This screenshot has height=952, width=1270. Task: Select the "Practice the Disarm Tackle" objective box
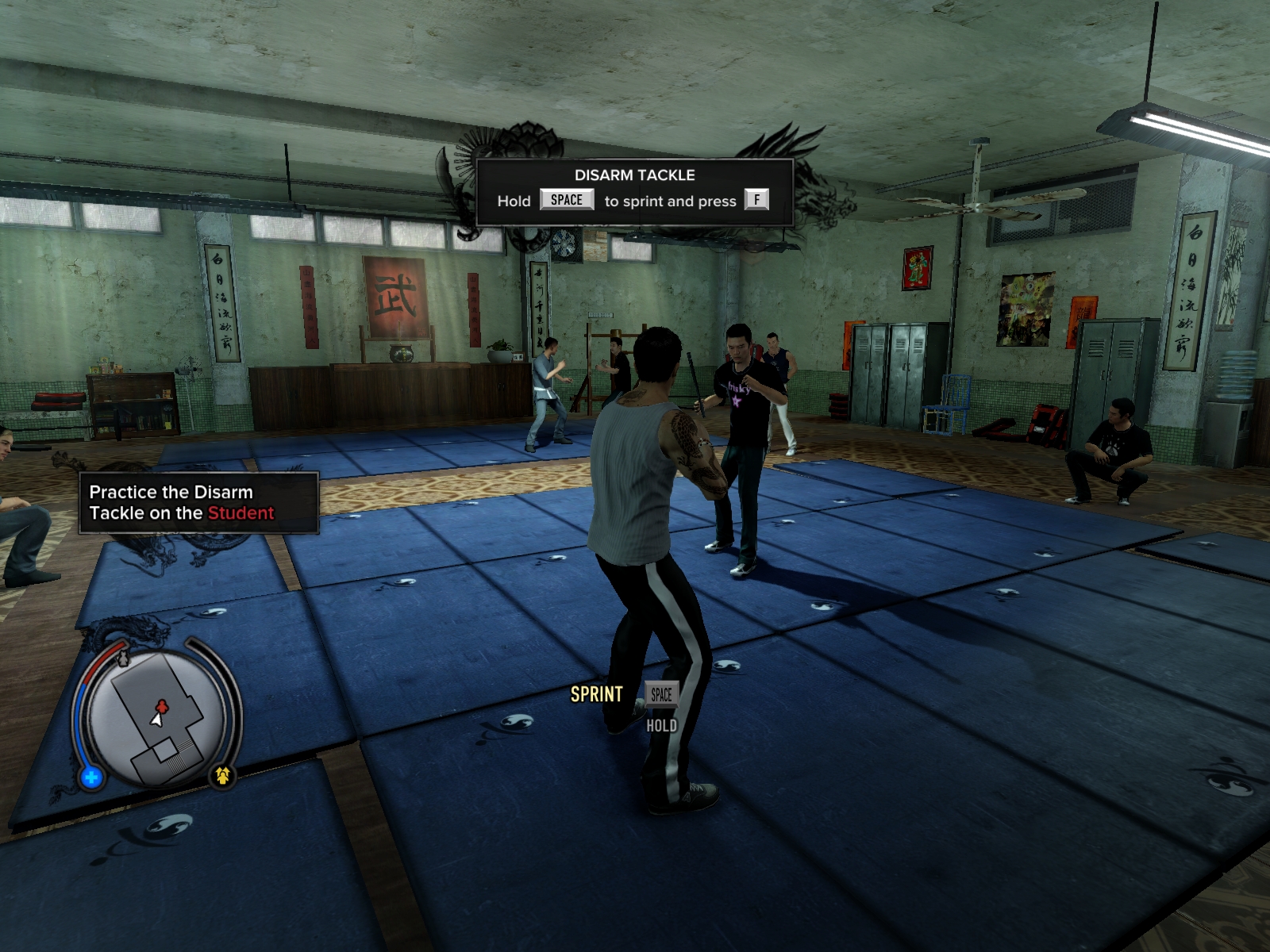pyautogui.click(x=198, y=503)
